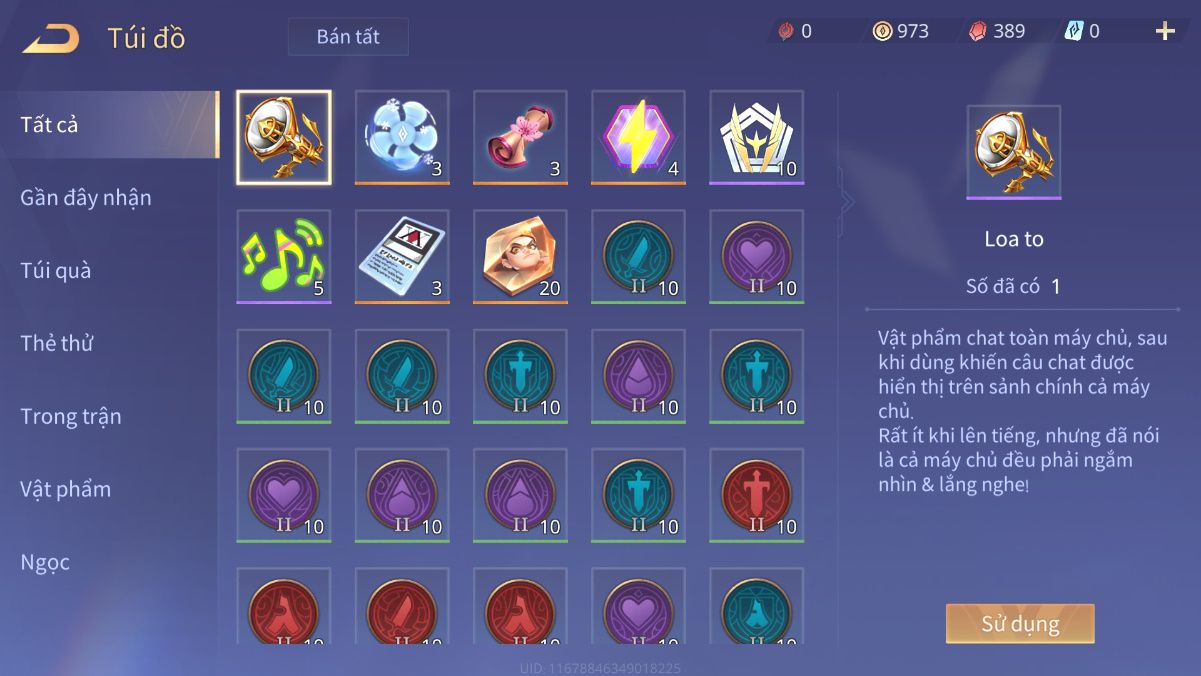
Task: Open the Túi quà category
Action: (x=56, y=271)
